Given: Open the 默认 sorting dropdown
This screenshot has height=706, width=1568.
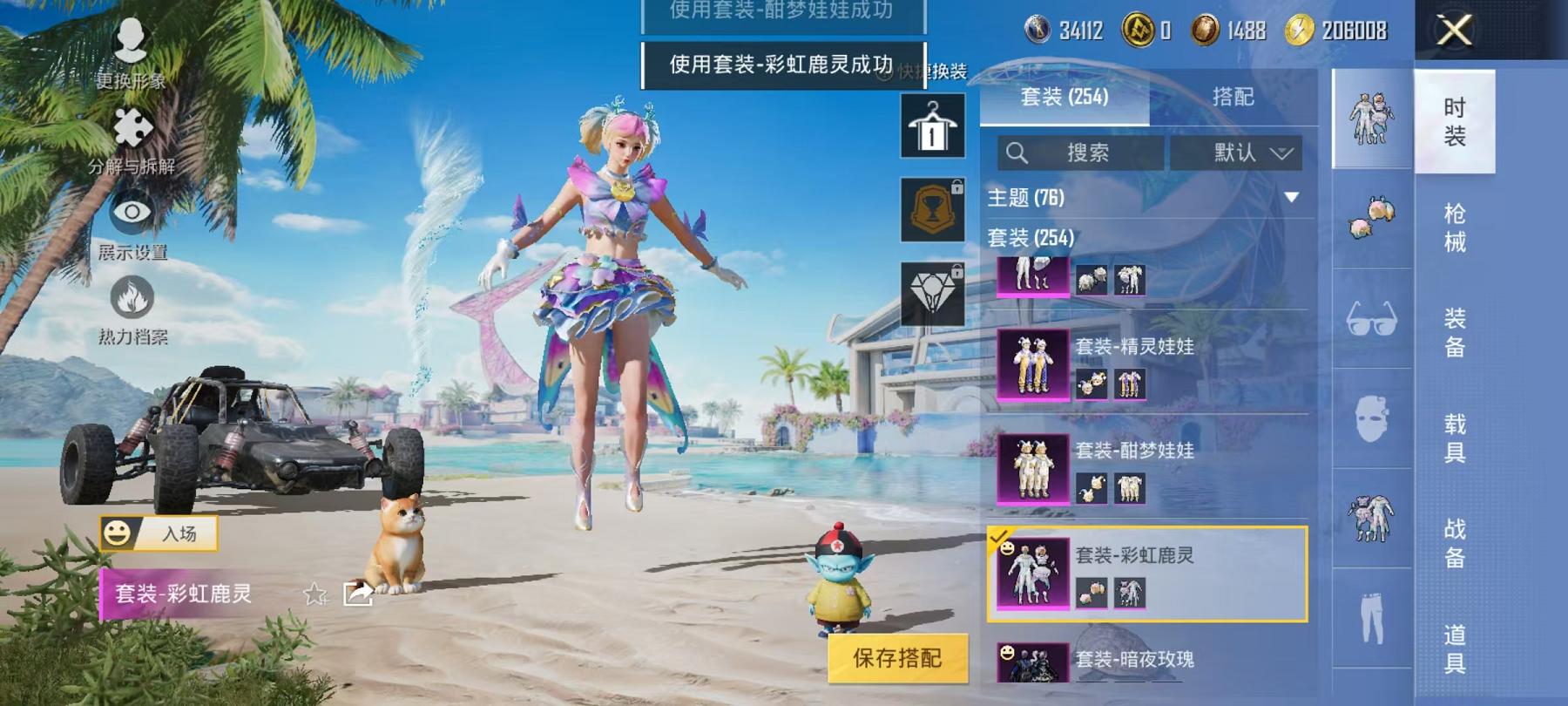Looking at the screenshot, I should tap(1245, 153).
